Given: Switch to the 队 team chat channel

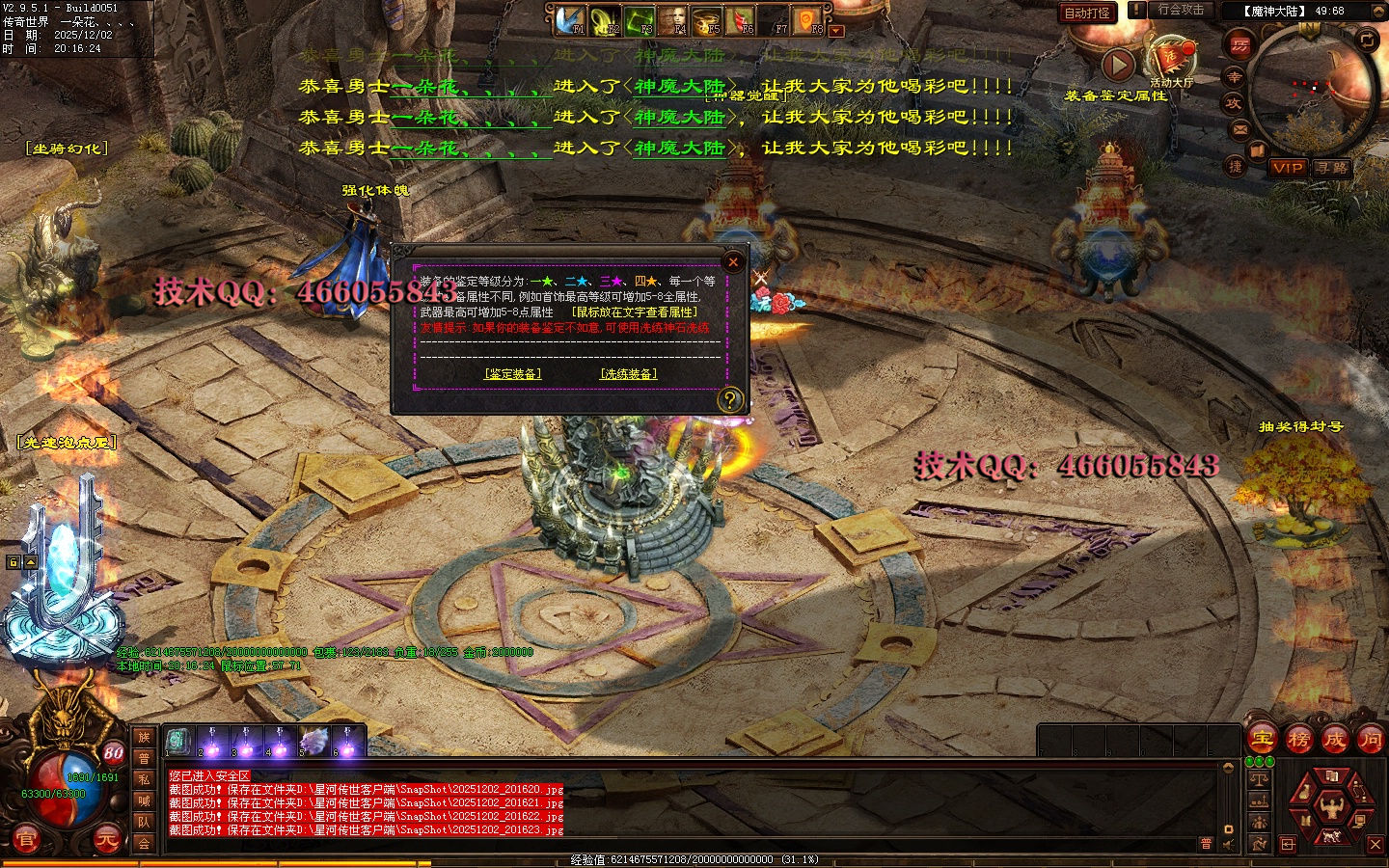Looking at the screenshot, I should (x=144, y=822).
